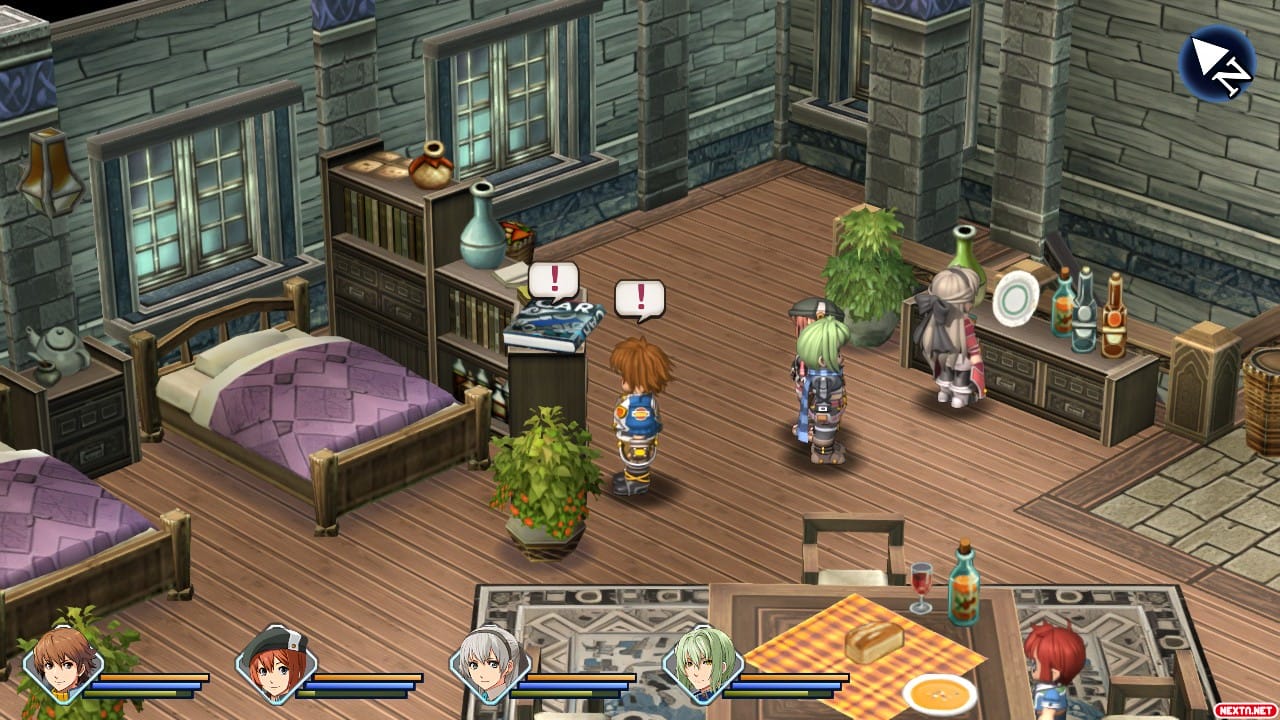Click the north compass icon
1280x720 pixels.
point(1216,63)
